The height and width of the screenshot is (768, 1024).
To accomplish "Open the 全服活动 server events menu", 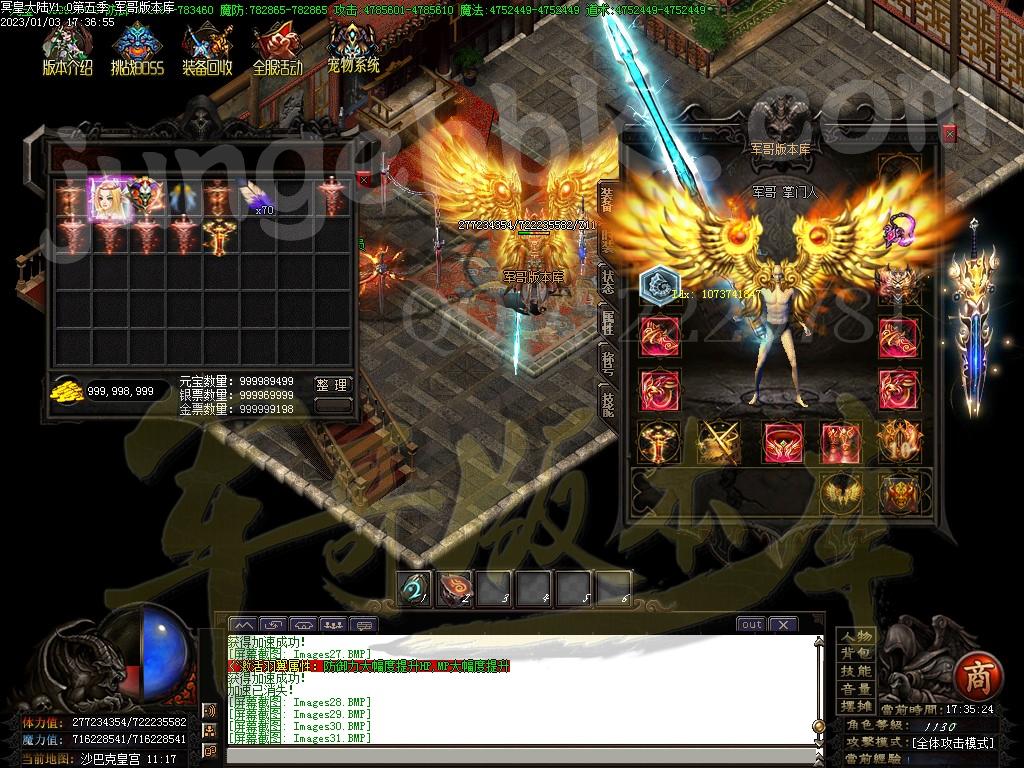I will tap(277, 48).
